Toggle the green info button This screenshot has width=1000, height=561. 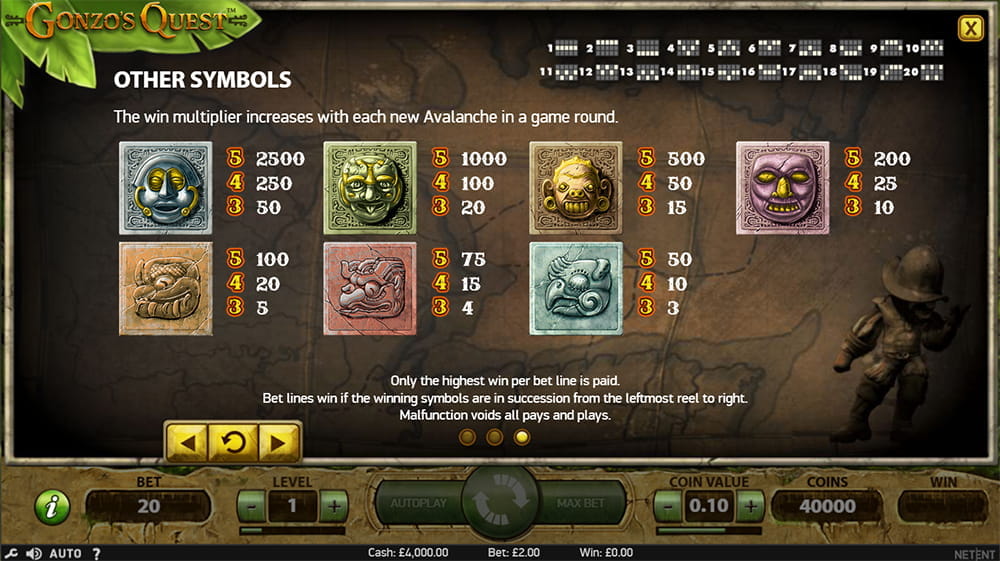click(x=52, y=507)
